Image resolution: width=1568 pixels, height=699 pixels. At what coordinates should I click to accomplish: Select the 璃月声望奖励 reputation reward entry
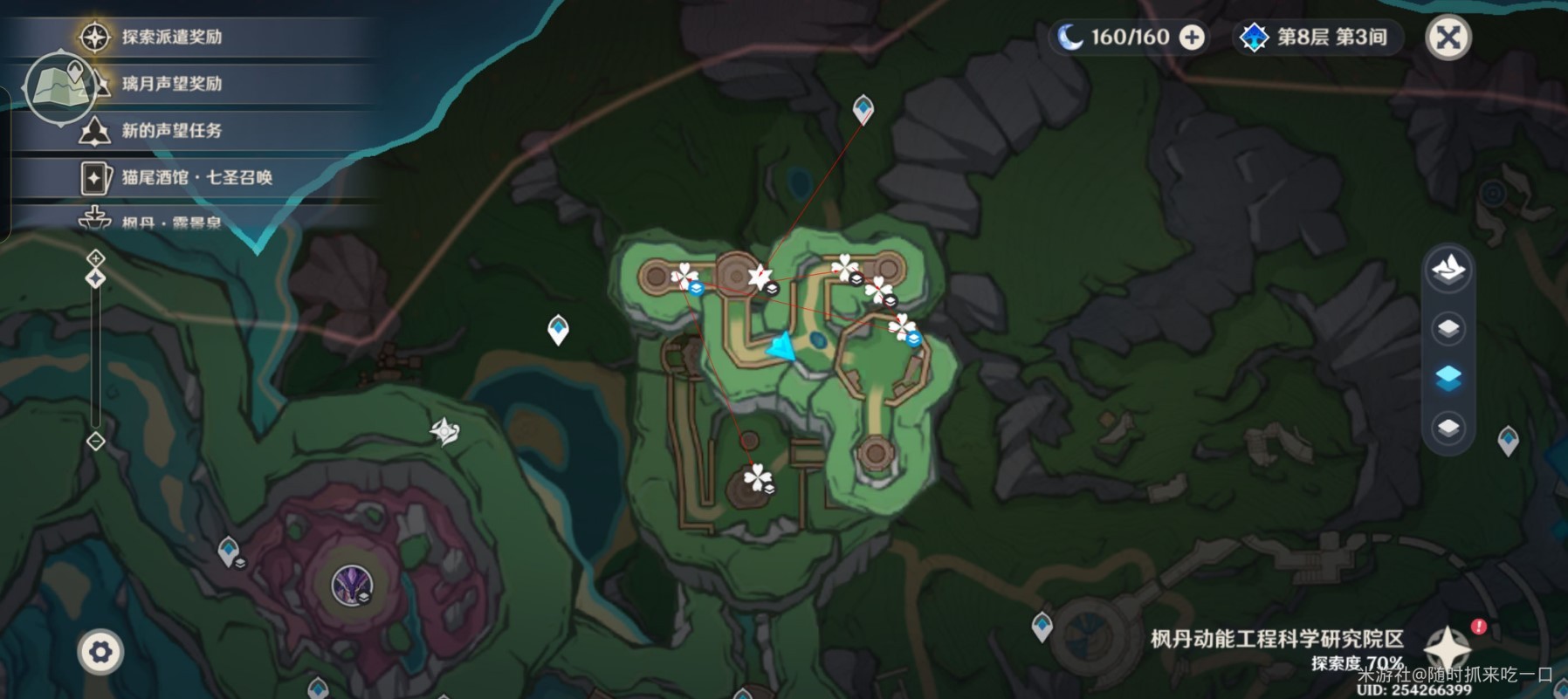coord(171,84)
